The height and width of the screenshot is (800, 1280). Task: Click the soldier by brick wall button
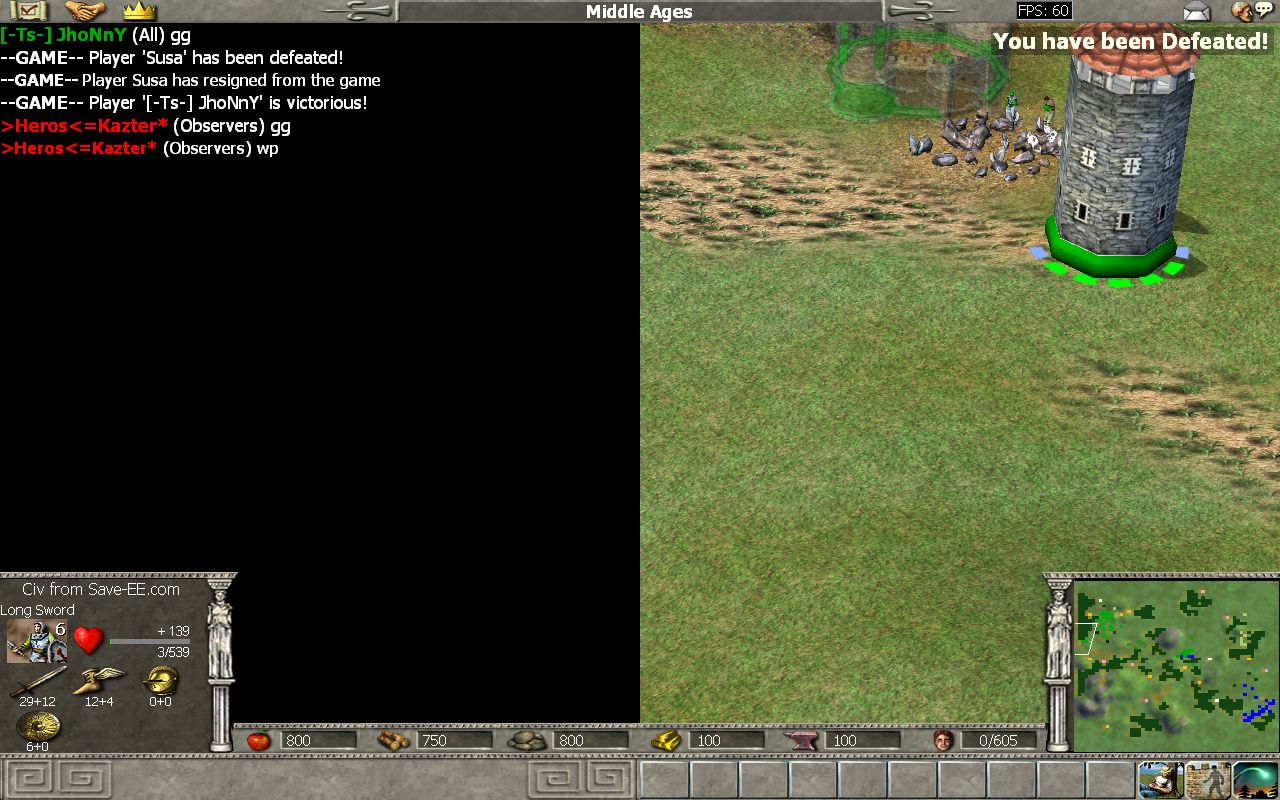[x=1208, y=780]
